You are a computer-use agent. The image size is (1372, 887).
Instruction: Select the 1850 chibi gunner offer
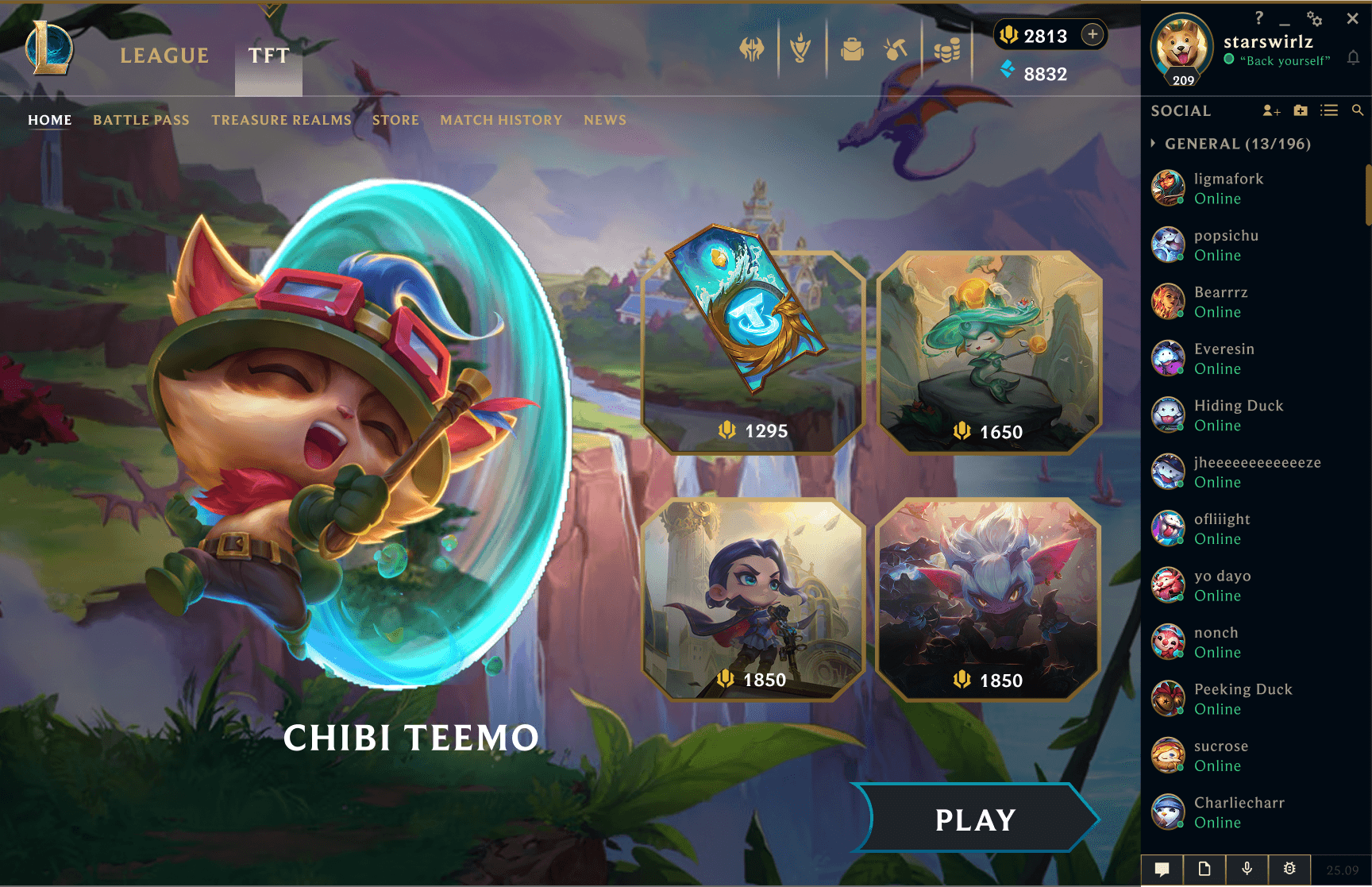coord(752,600)
